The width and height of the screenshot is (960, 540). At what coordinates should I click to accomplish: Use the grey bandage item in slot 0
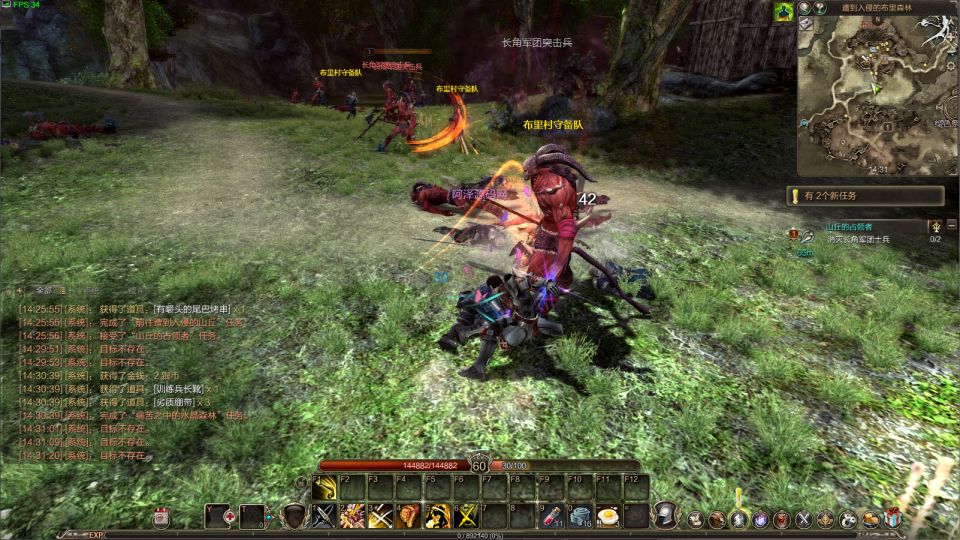point(579,516)
